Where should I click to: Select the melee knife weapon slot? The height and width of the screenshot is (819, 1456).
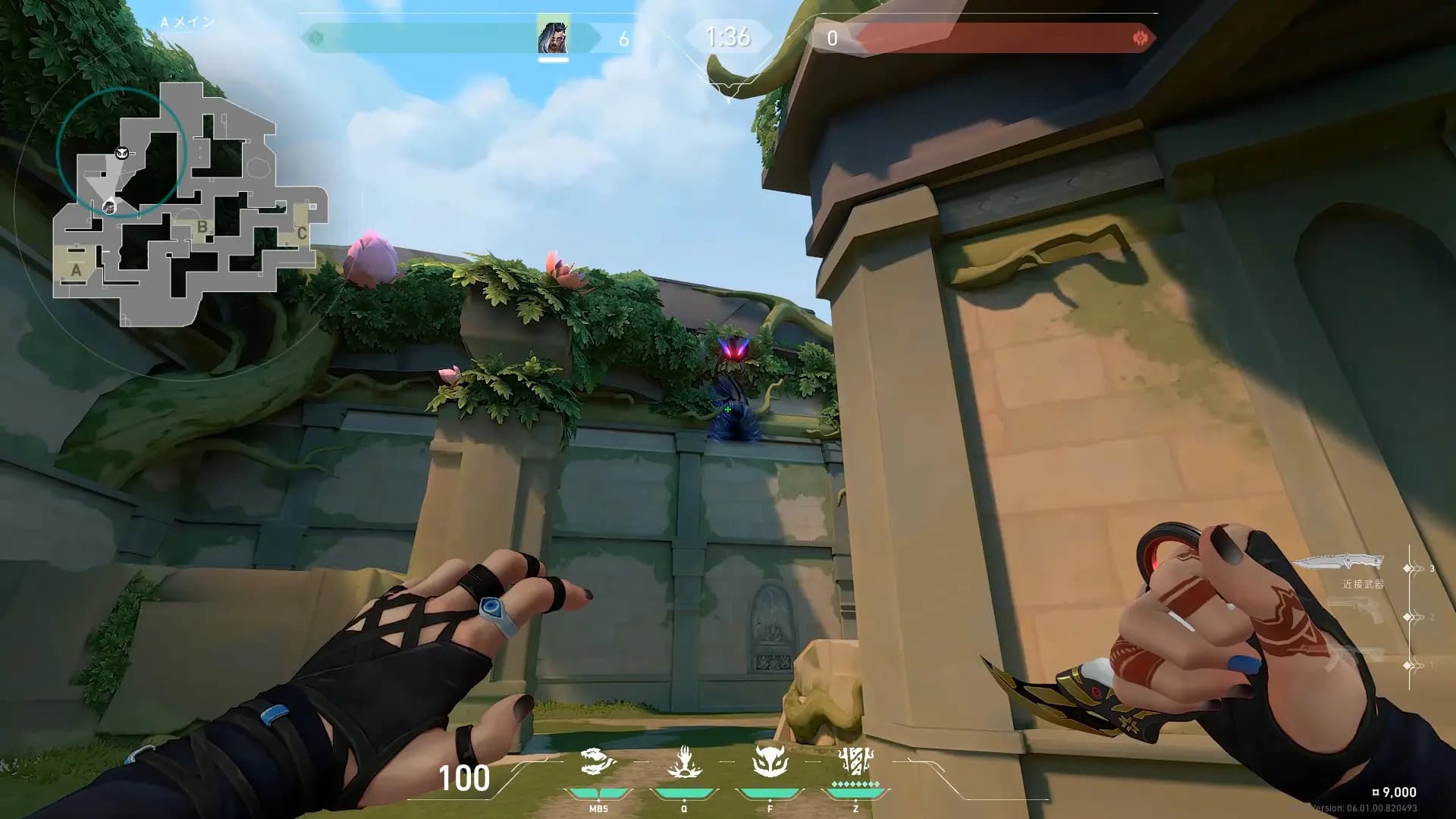pyautogui.click(x=1338, y=563)
